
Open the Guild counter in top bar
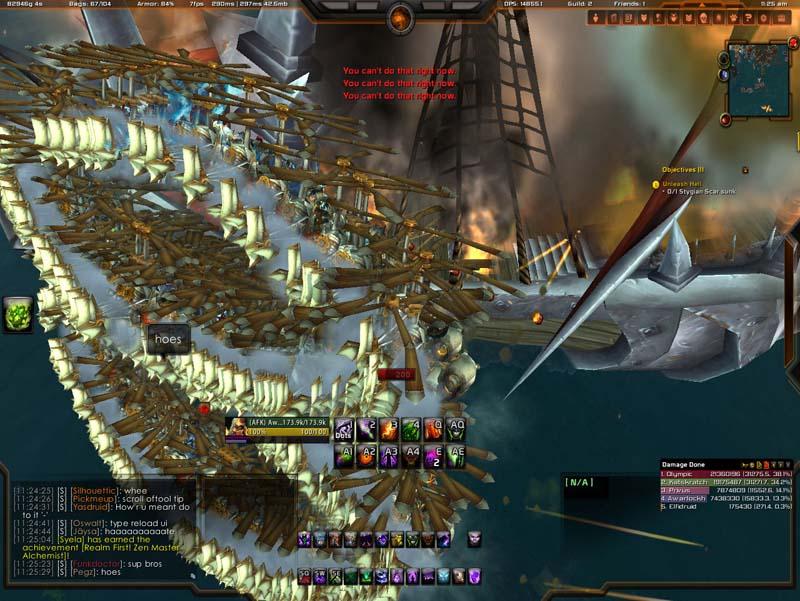coord(580,4)
